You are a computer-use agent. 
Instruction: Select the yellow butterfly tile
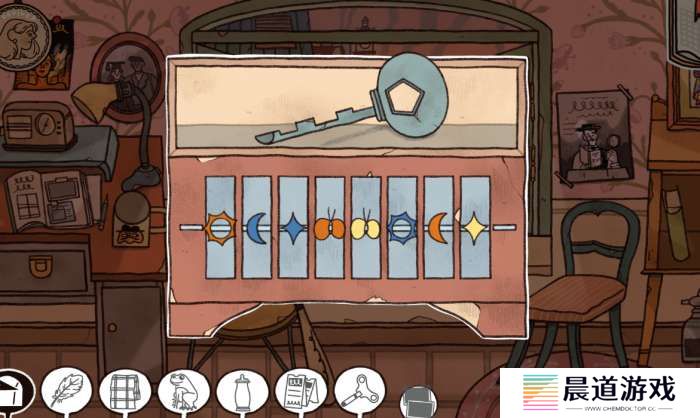coord(366,228)
